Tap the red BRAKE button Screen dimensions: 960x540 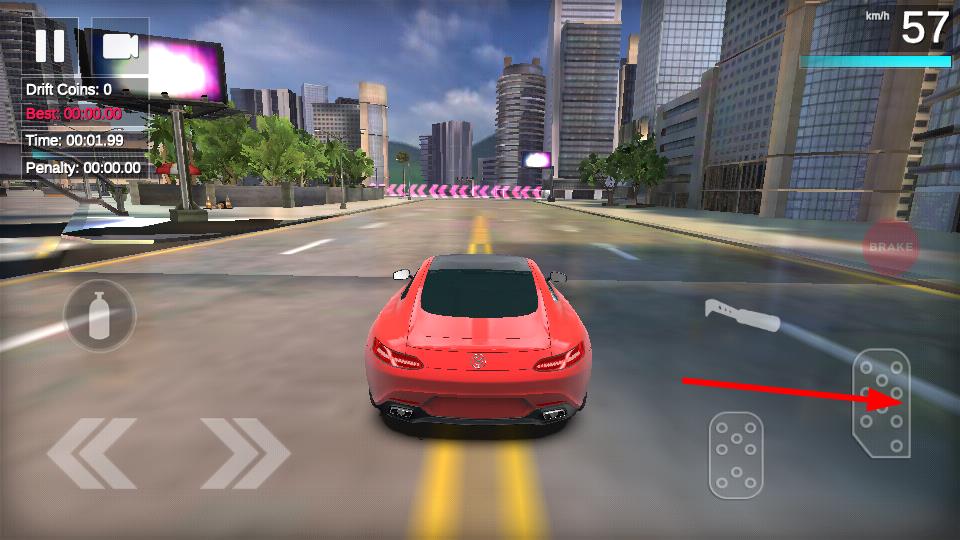point(890,247)
